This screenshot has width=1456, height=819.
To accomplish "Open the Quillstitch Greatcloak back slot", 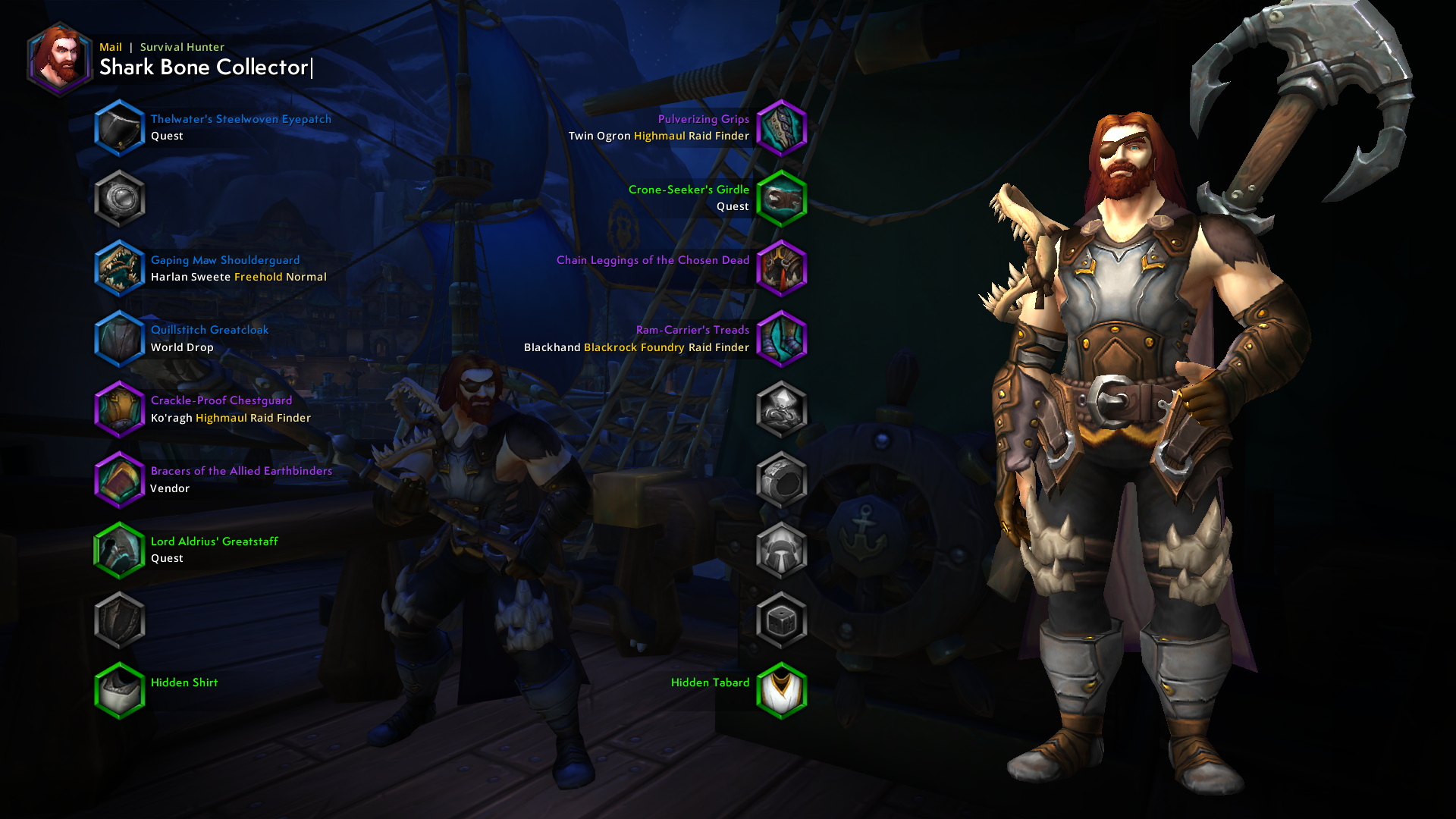I will [x=120, y=339].
